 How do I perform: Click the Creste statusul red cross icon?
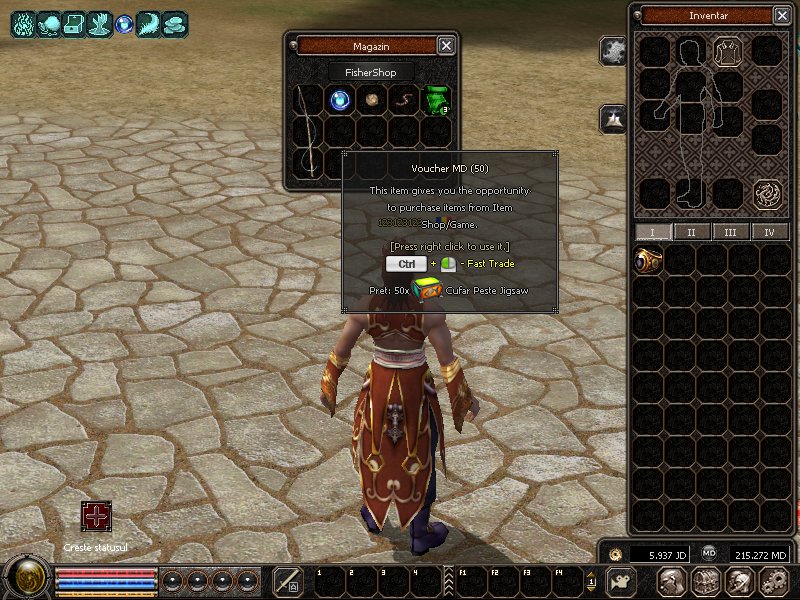tap(97, 517)
